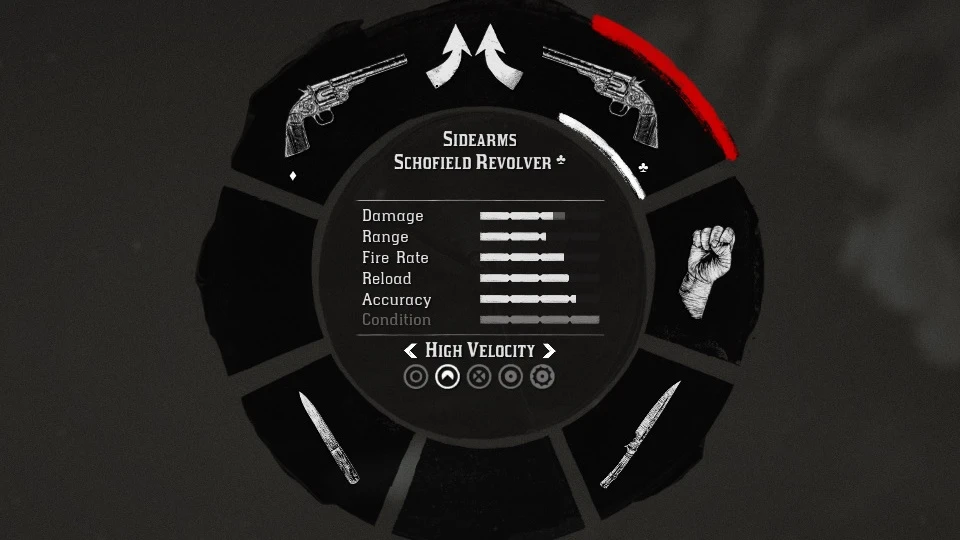Switch to the cross-marked ammo type icon
The height and width of the screenshot is (540, 960).
(479, 377)
